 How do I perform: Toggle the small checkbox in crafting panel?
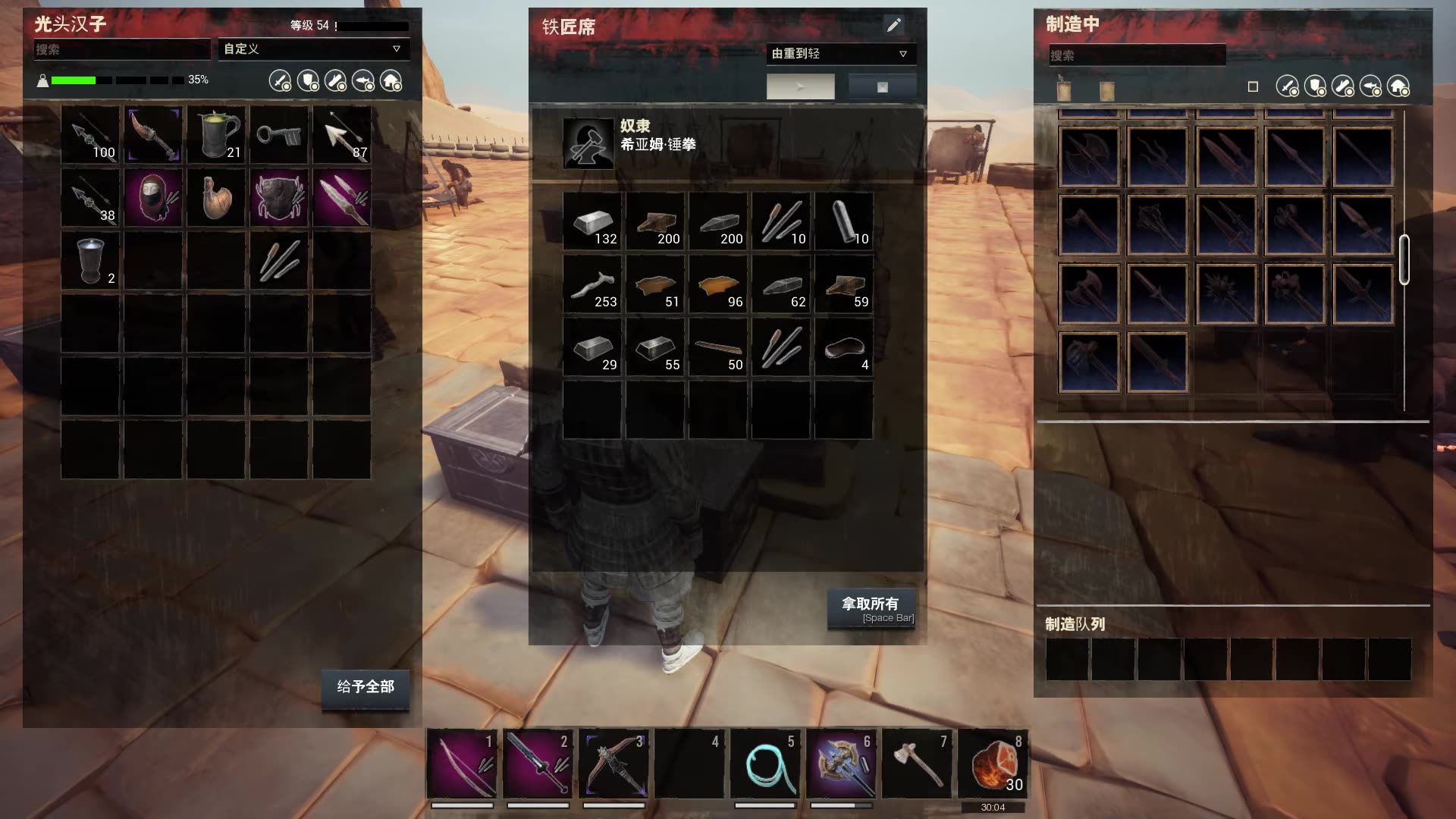1253,87
